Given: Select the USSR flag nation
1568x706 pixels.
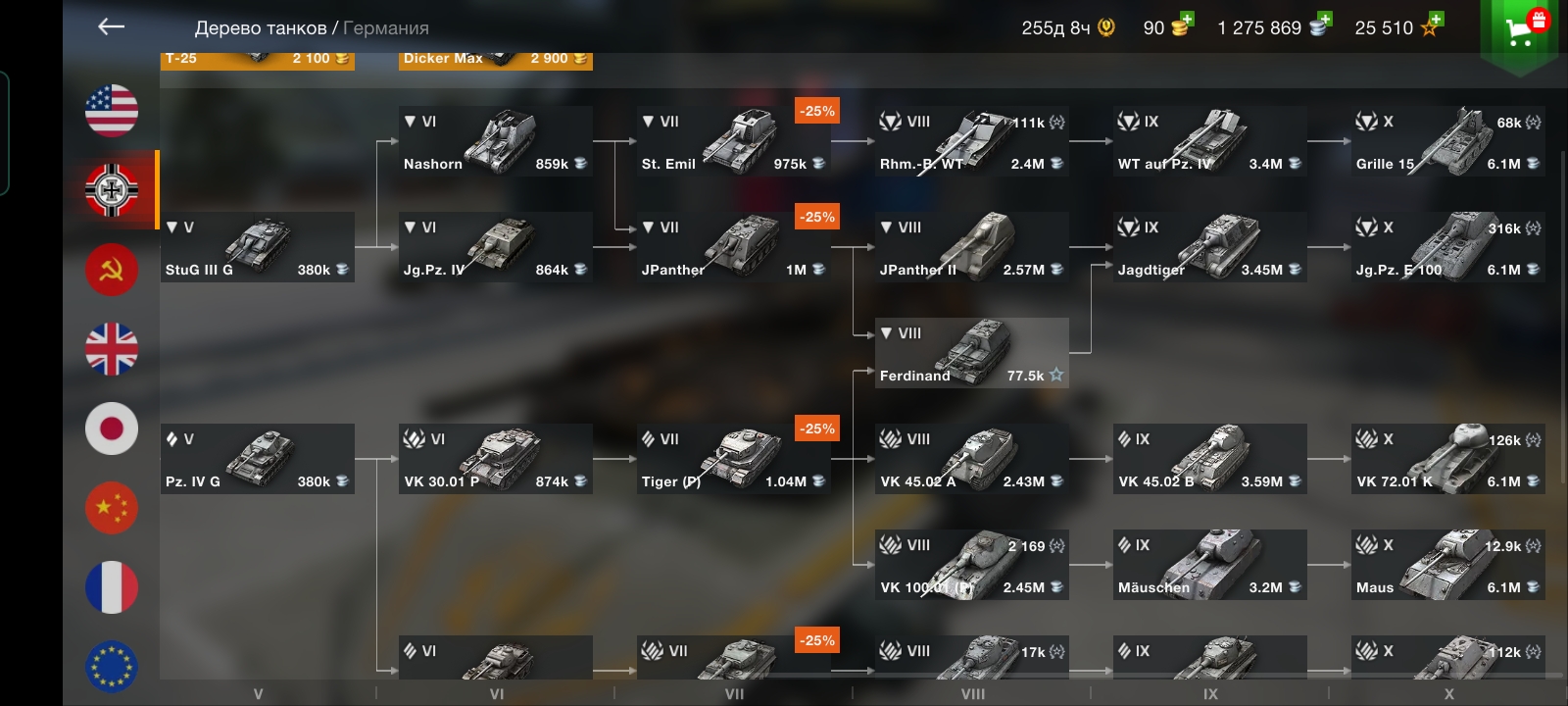Looking at the screenshot, I should 112,270.
